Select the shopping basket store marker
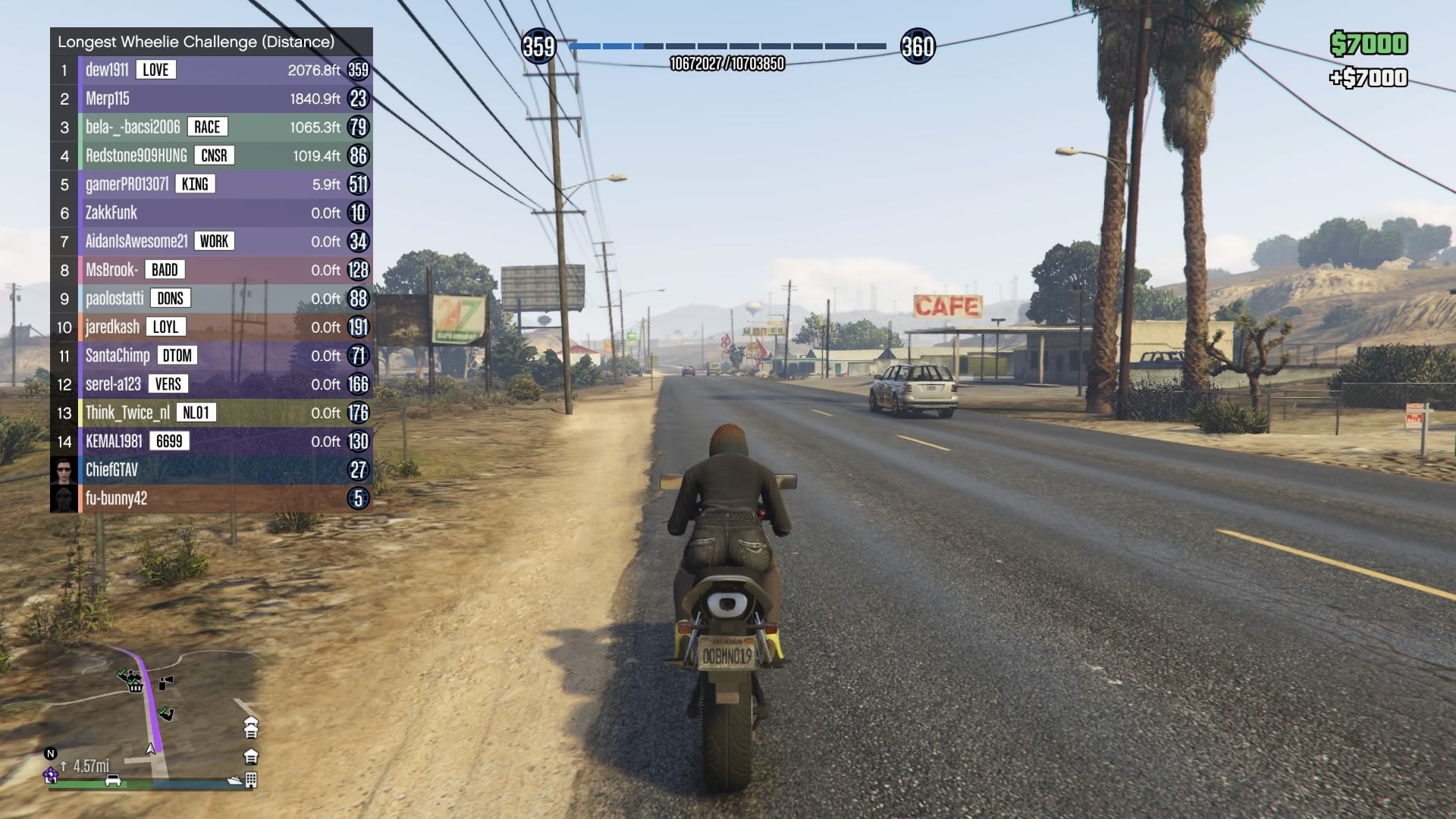The height and width of the screenshot is (819, 1456). coord(136,686)
